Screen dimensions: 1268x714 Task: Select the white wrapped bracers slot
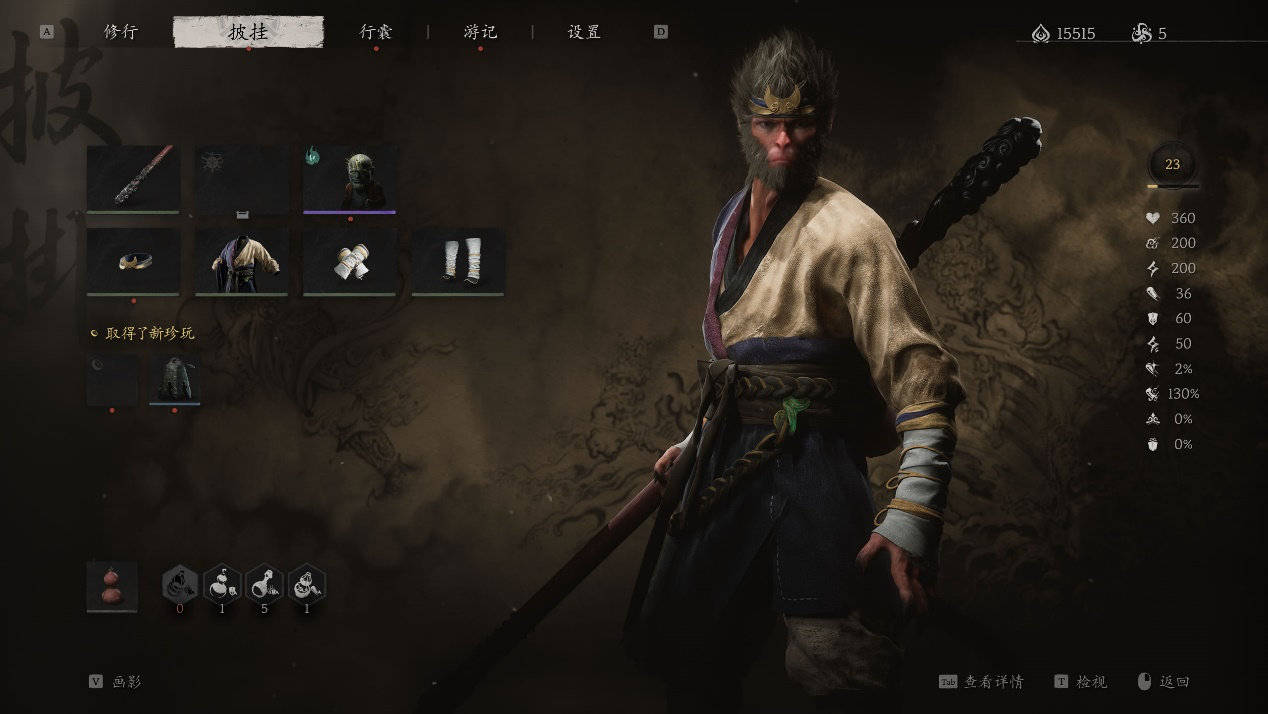click(x=350, y=261)
